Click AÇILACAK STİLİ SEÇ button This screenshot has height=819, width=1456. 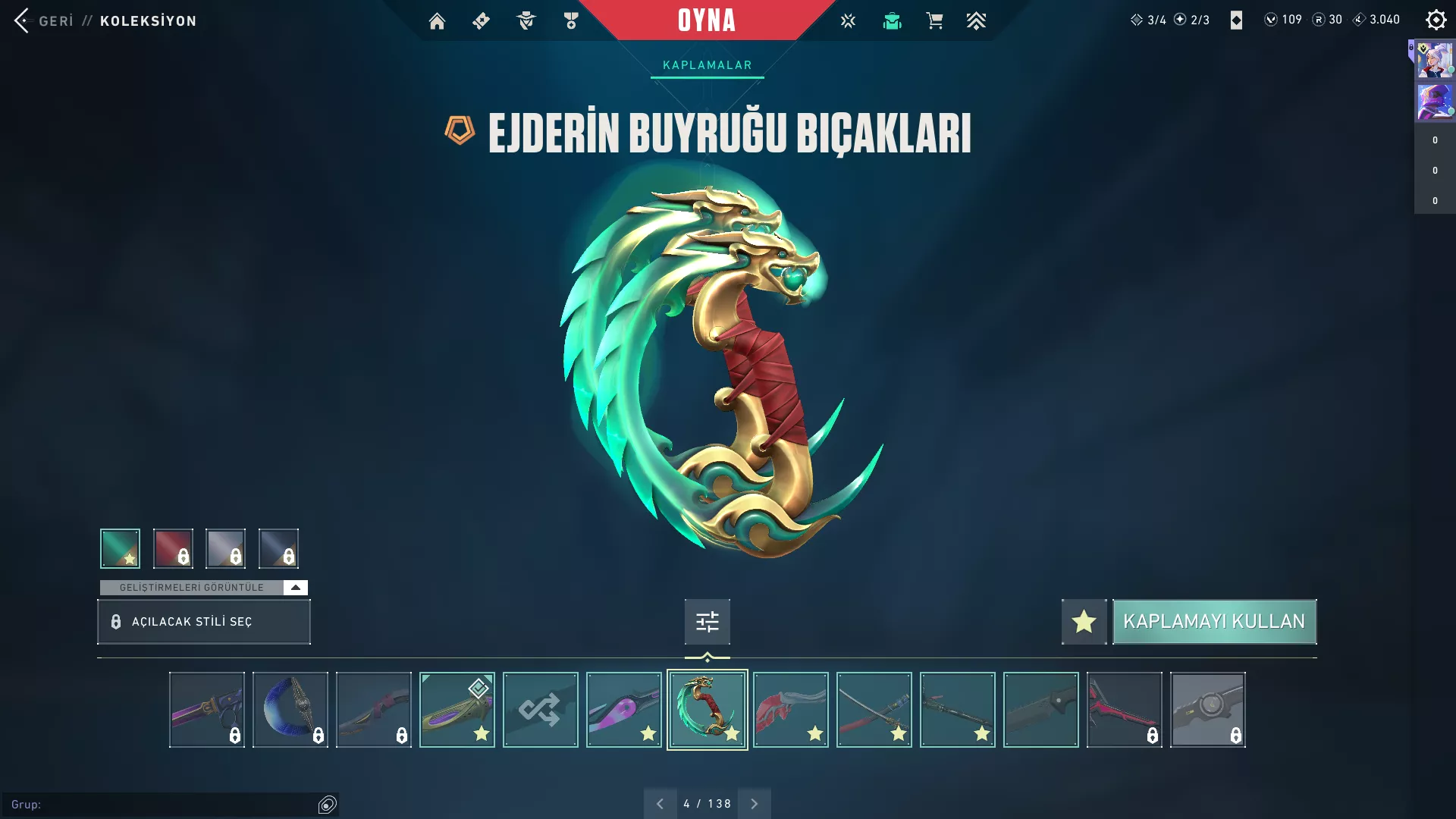[x=203, y=622]
